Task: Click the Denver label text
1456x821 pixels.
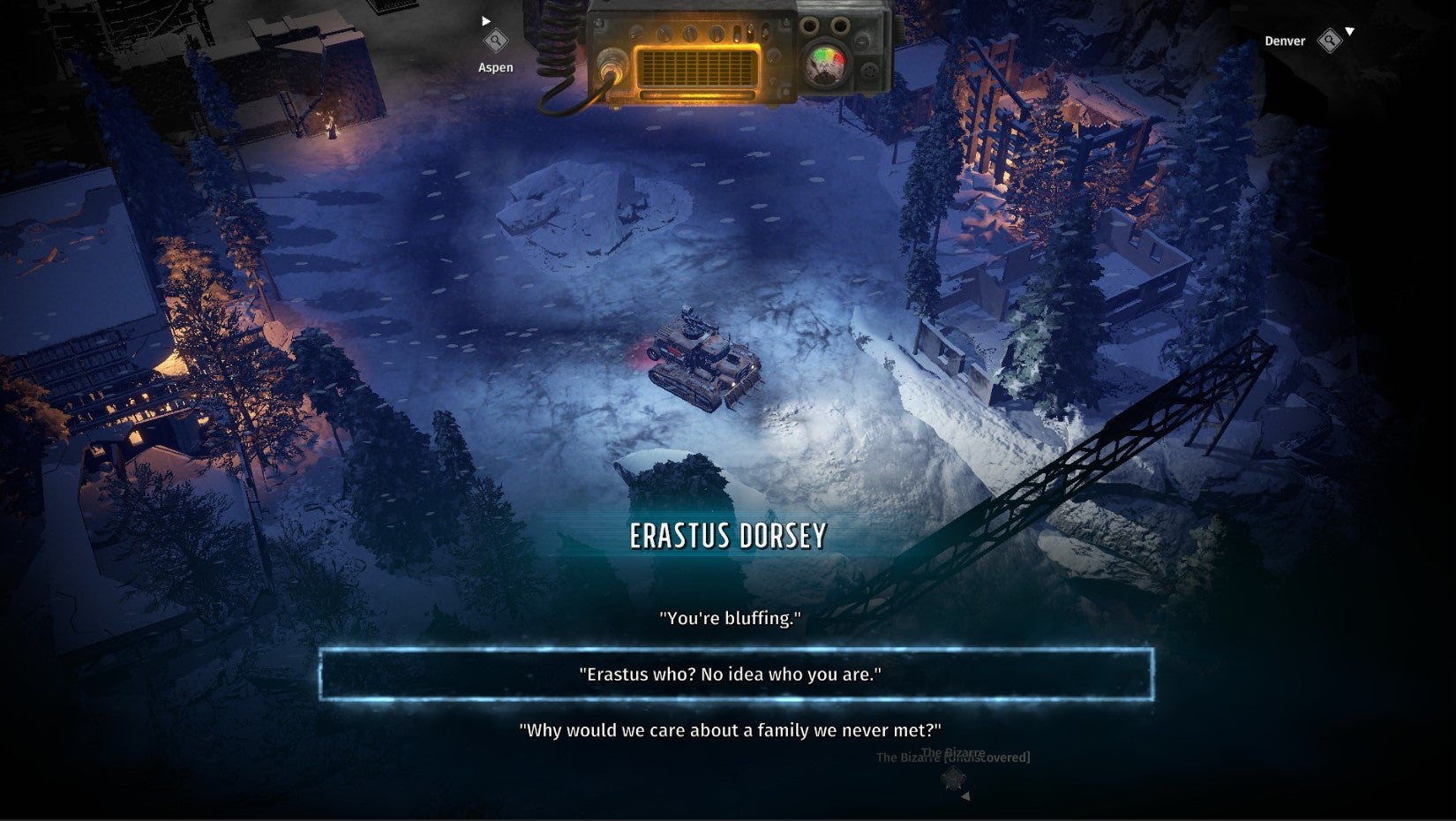Action: (x=1285, y=41)
